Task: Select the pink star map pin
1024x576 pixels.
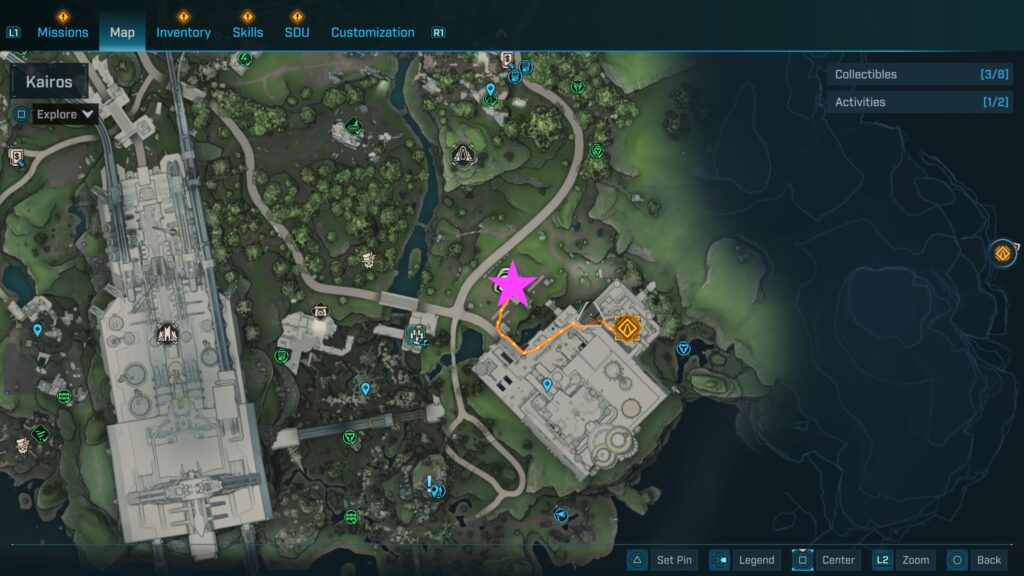Action: [x=514, y=284]
